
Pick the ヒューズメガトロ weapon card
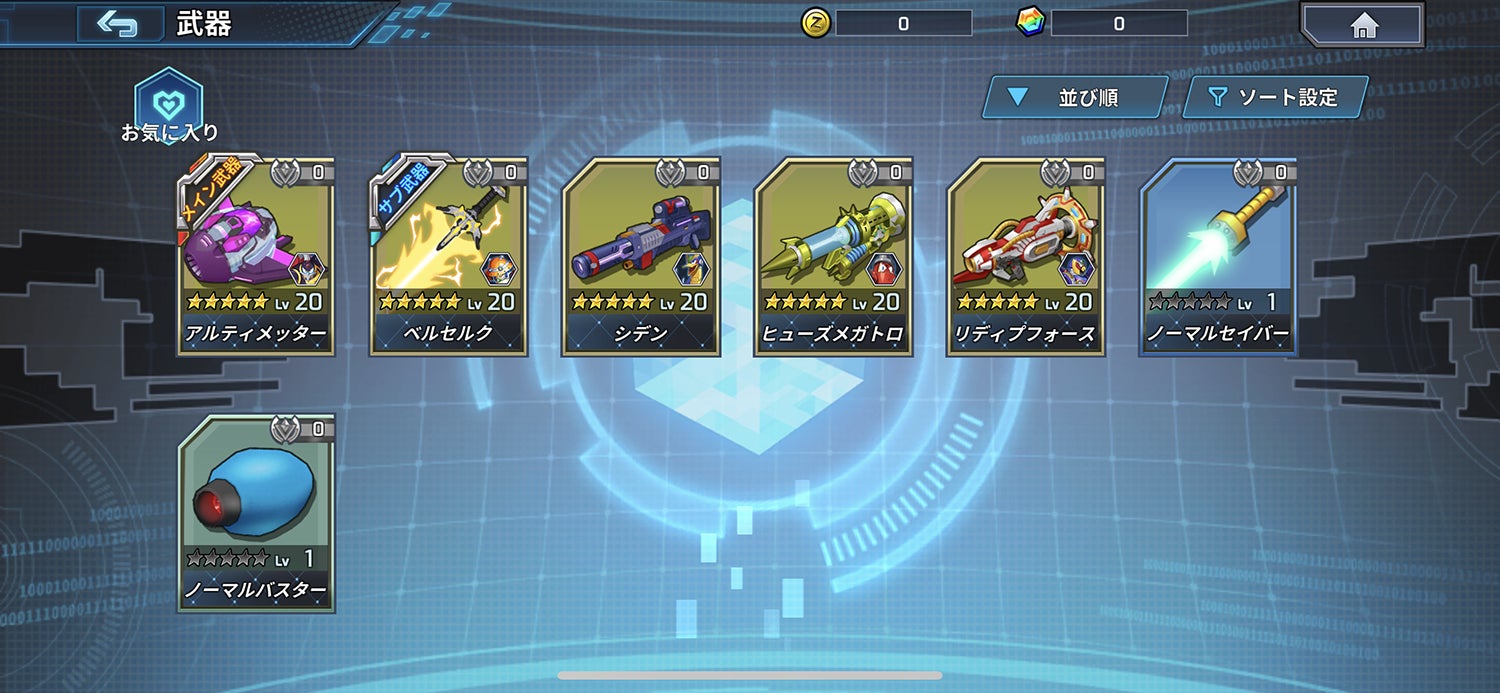tap(832, 257)
